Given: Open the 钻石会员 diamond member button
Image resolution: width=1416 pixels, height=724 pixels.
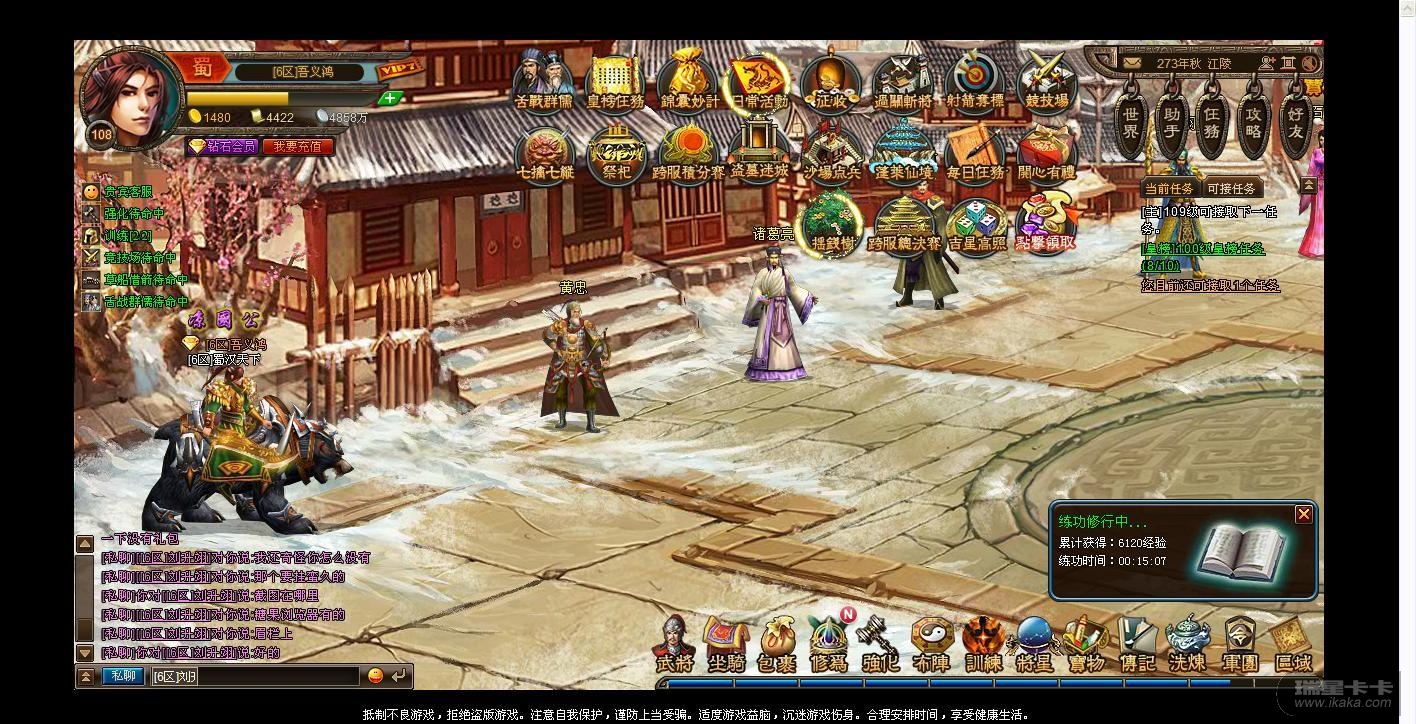Looking at the screenshot, I should tap(225, 146).
